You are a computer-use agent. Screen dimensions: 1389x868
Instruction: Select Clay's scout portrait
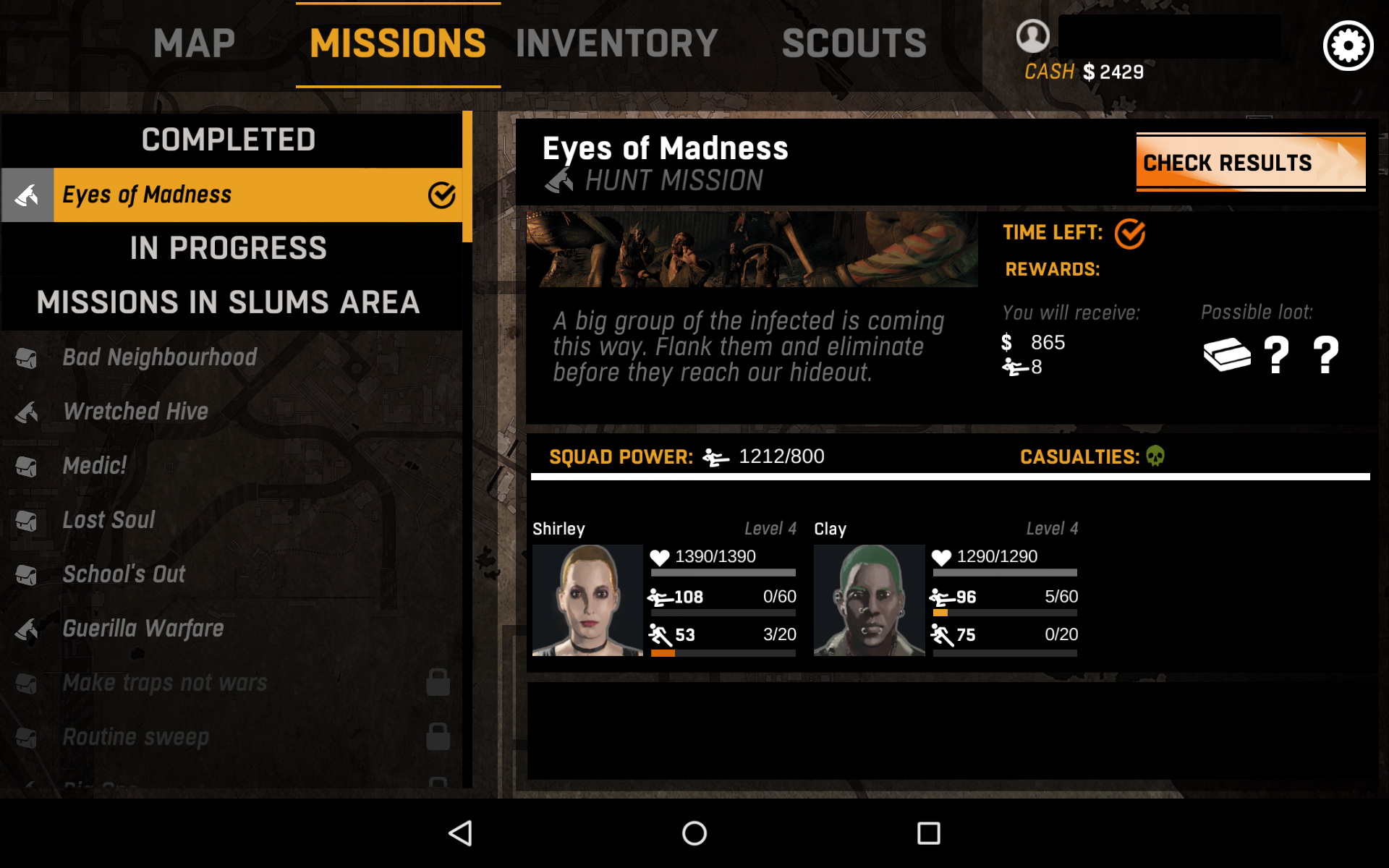[x=869, y=600]
